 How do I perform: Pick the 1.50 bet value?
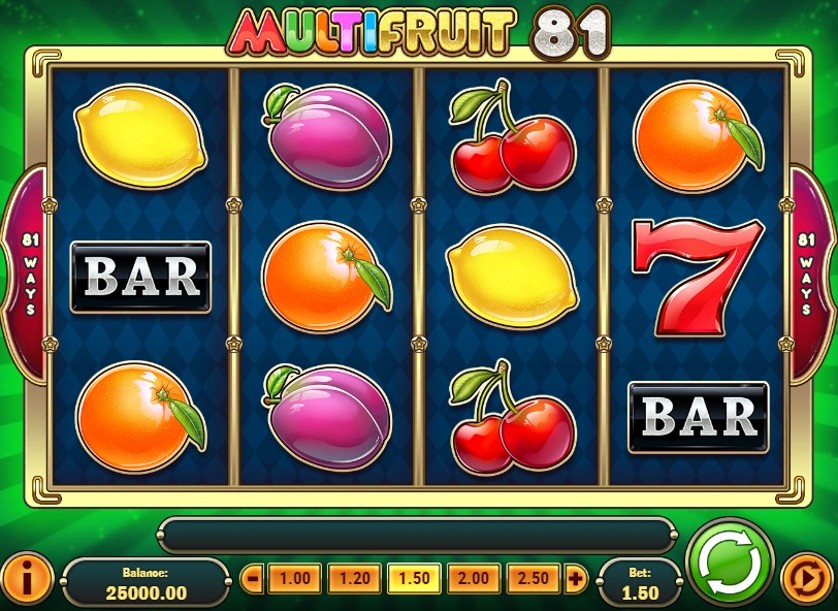pyautogui.click(x=414, y=578)
